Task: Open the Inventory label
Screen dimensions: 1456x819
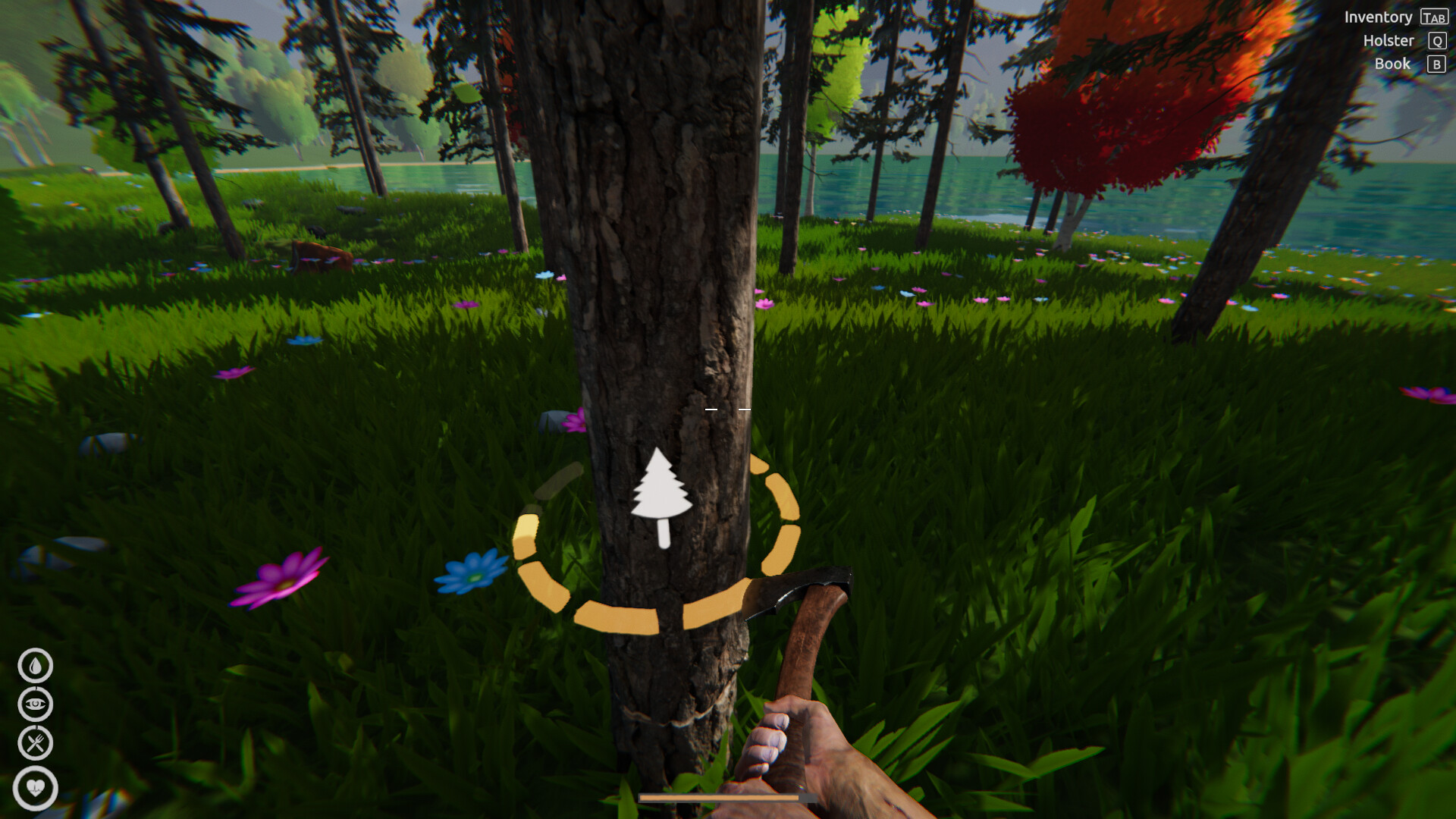Action: 1379,17
